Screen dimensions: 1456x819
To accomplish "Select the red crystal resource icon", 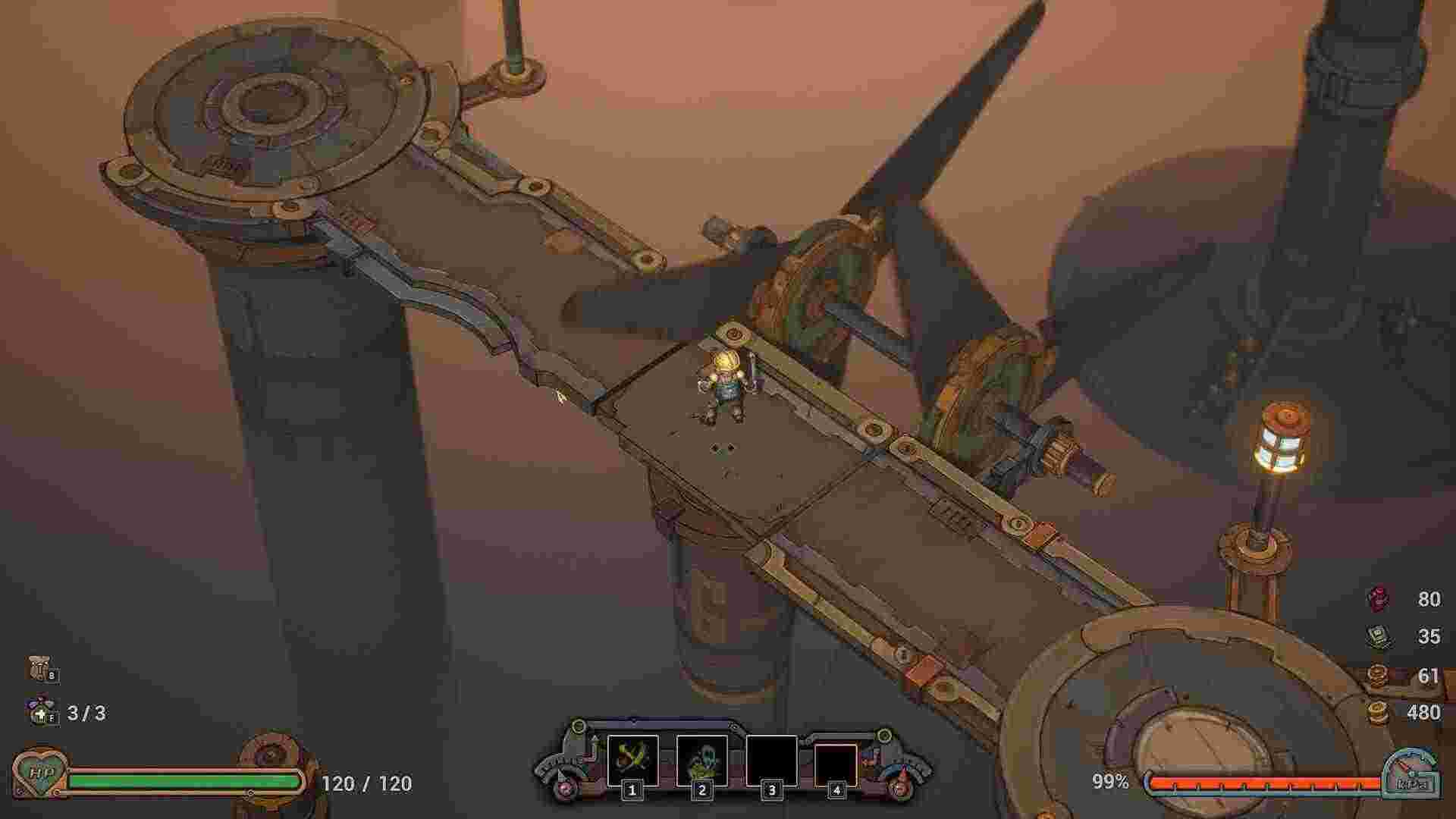I will [x=1378, y=598].
